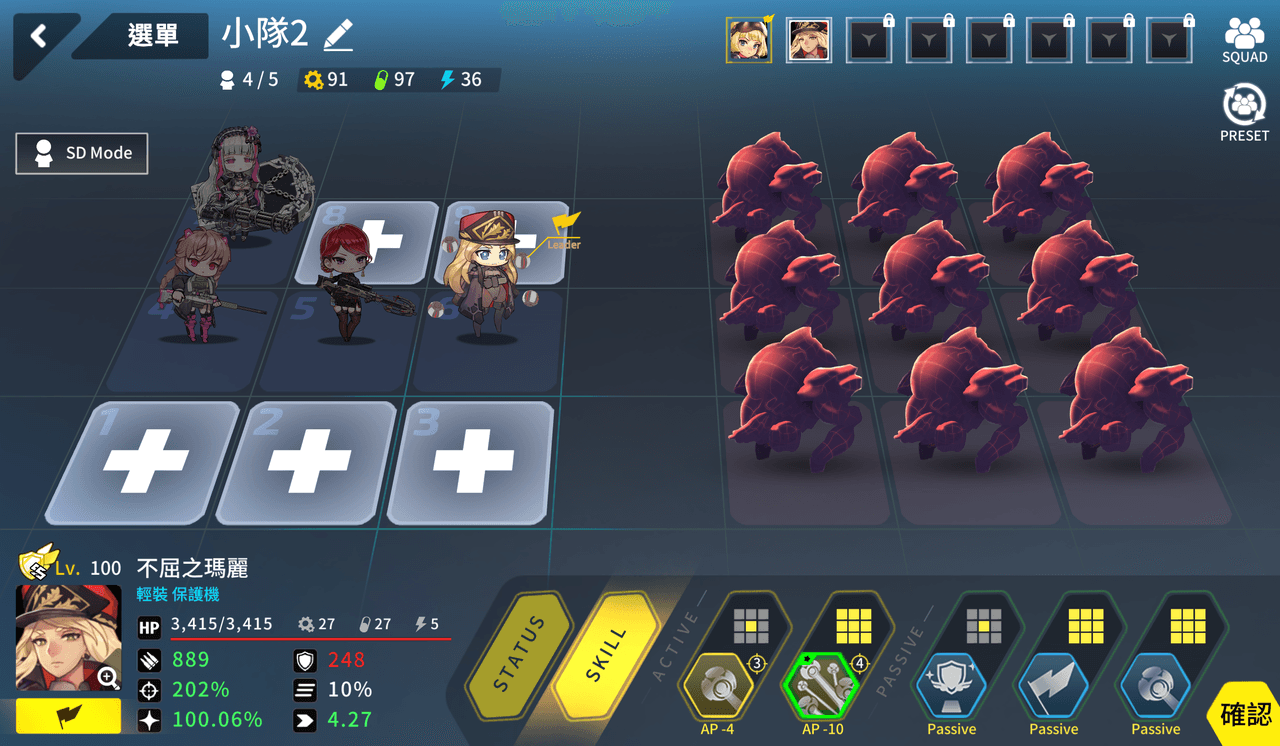The height and width of the screenshot is (746, 1280).
Task: Switch to the SKILL tab
Action: [606, 655]
